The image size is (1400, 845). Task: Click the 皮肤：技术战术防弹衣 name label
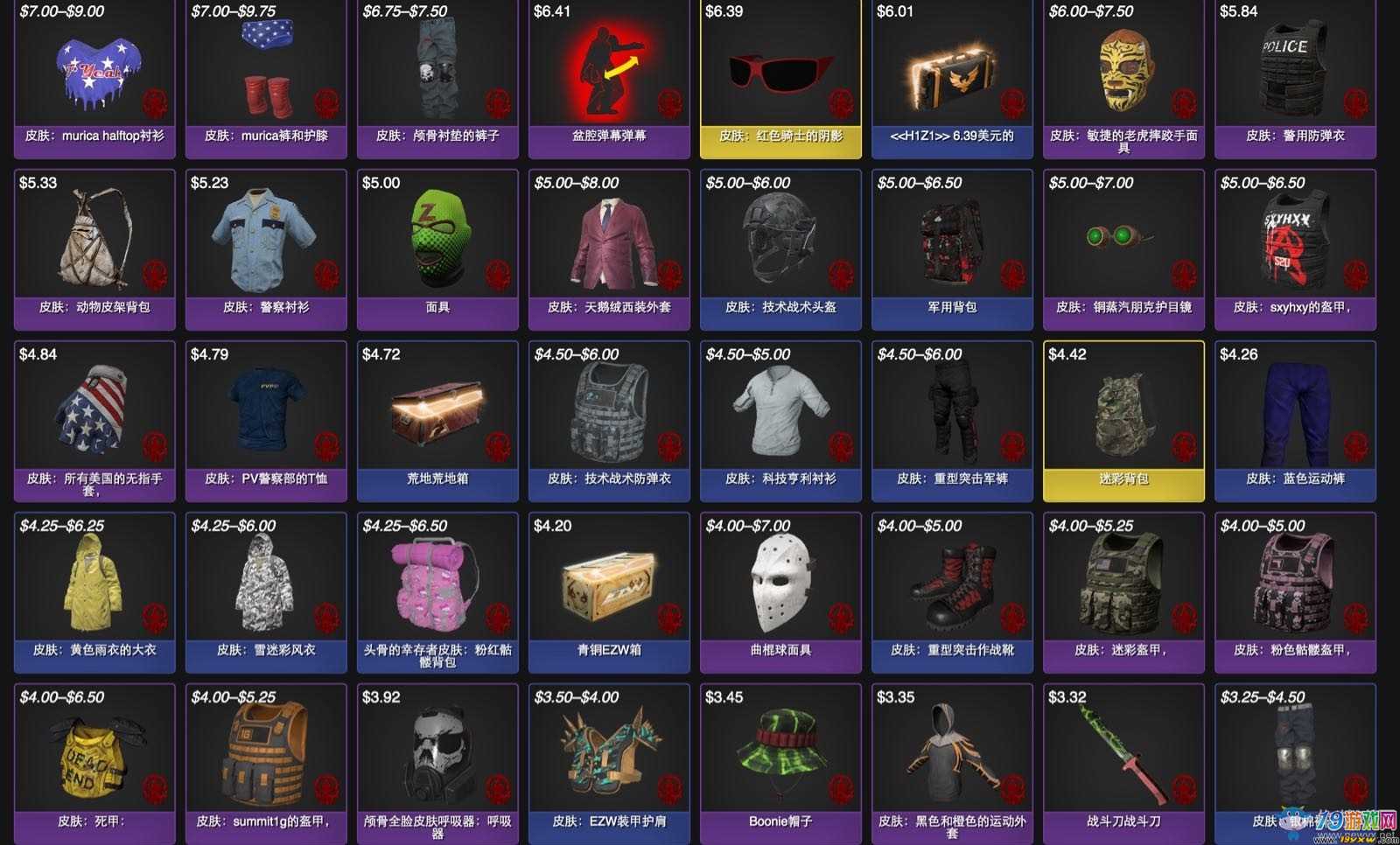[607, 478]
